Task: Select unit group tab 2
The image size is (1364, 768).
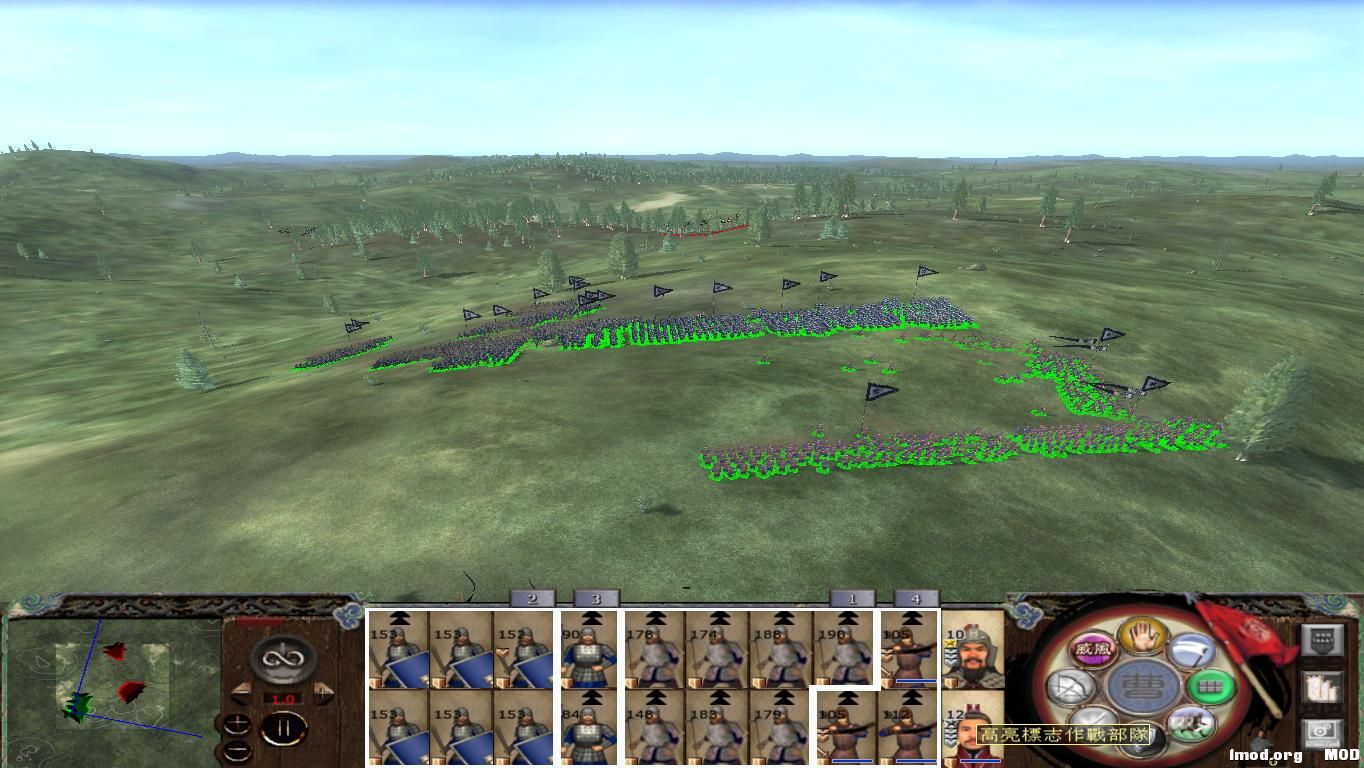Action: pos(530,598)
